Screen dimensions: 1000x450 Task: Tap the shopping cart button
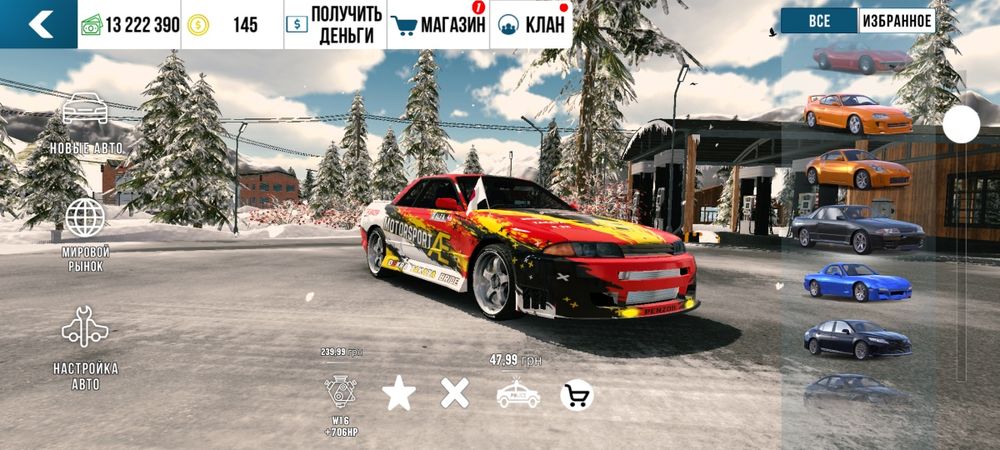pos(577,396)
